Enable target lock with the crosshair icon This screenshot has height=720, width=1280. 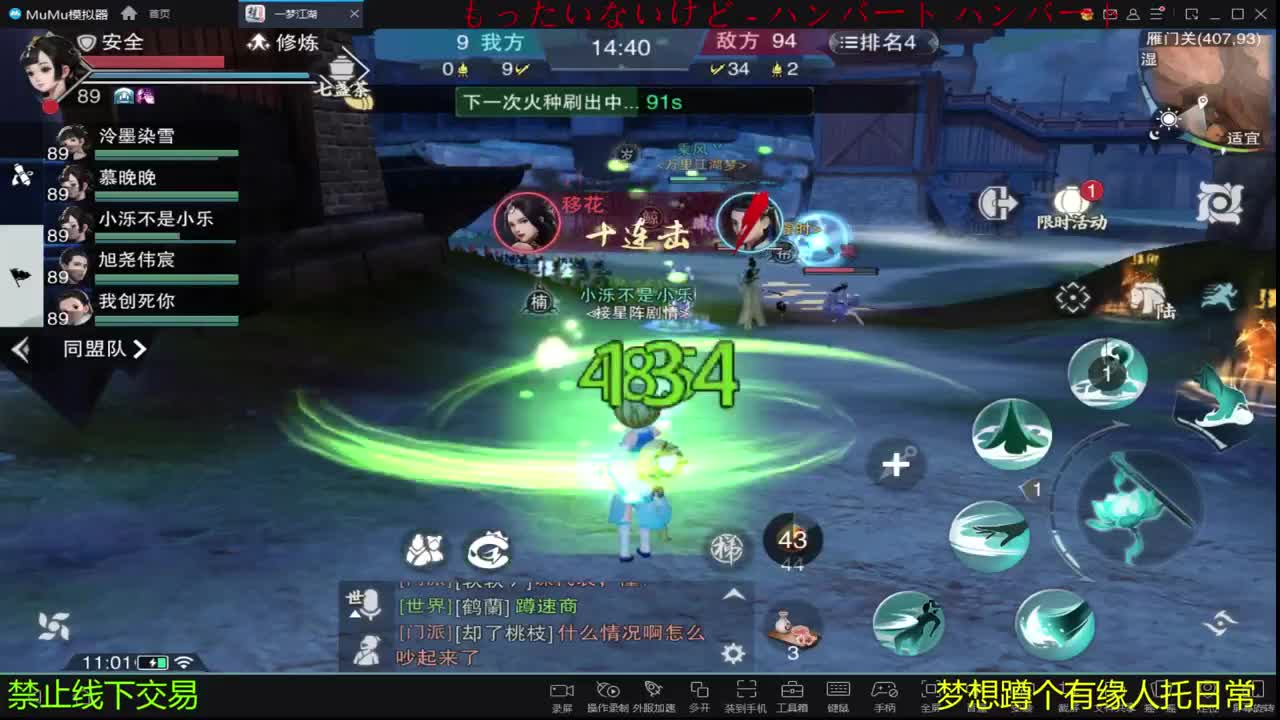(x=1072, y=296)
